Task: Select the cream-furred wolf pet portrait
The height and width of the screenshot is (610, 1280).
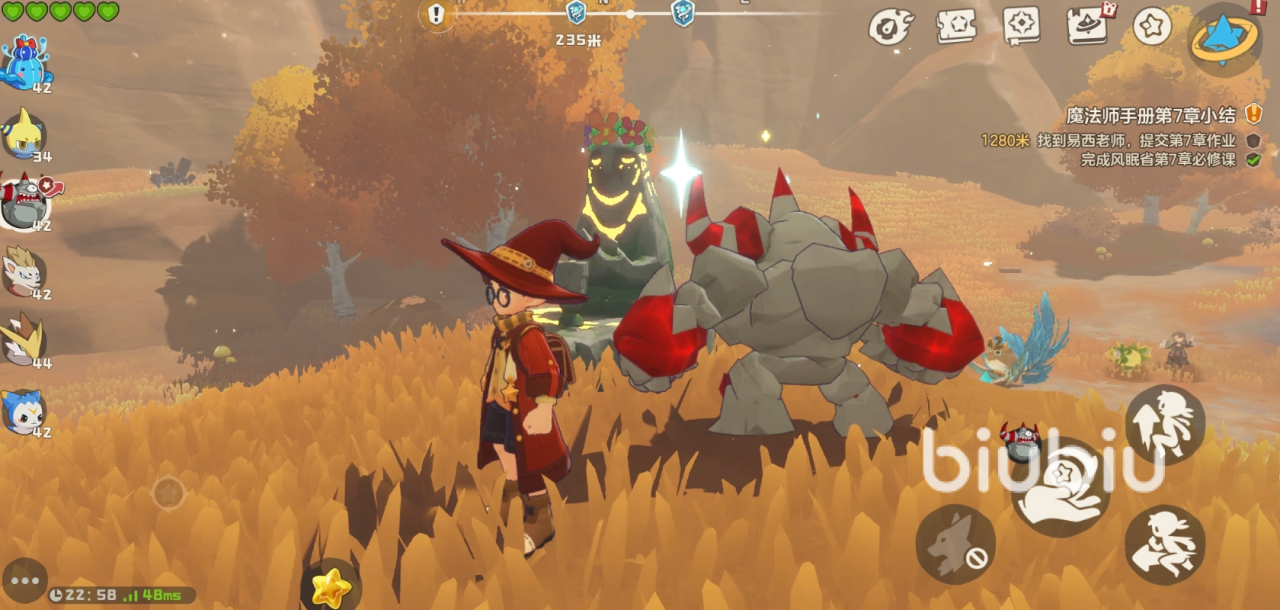Action: [24, 271]
